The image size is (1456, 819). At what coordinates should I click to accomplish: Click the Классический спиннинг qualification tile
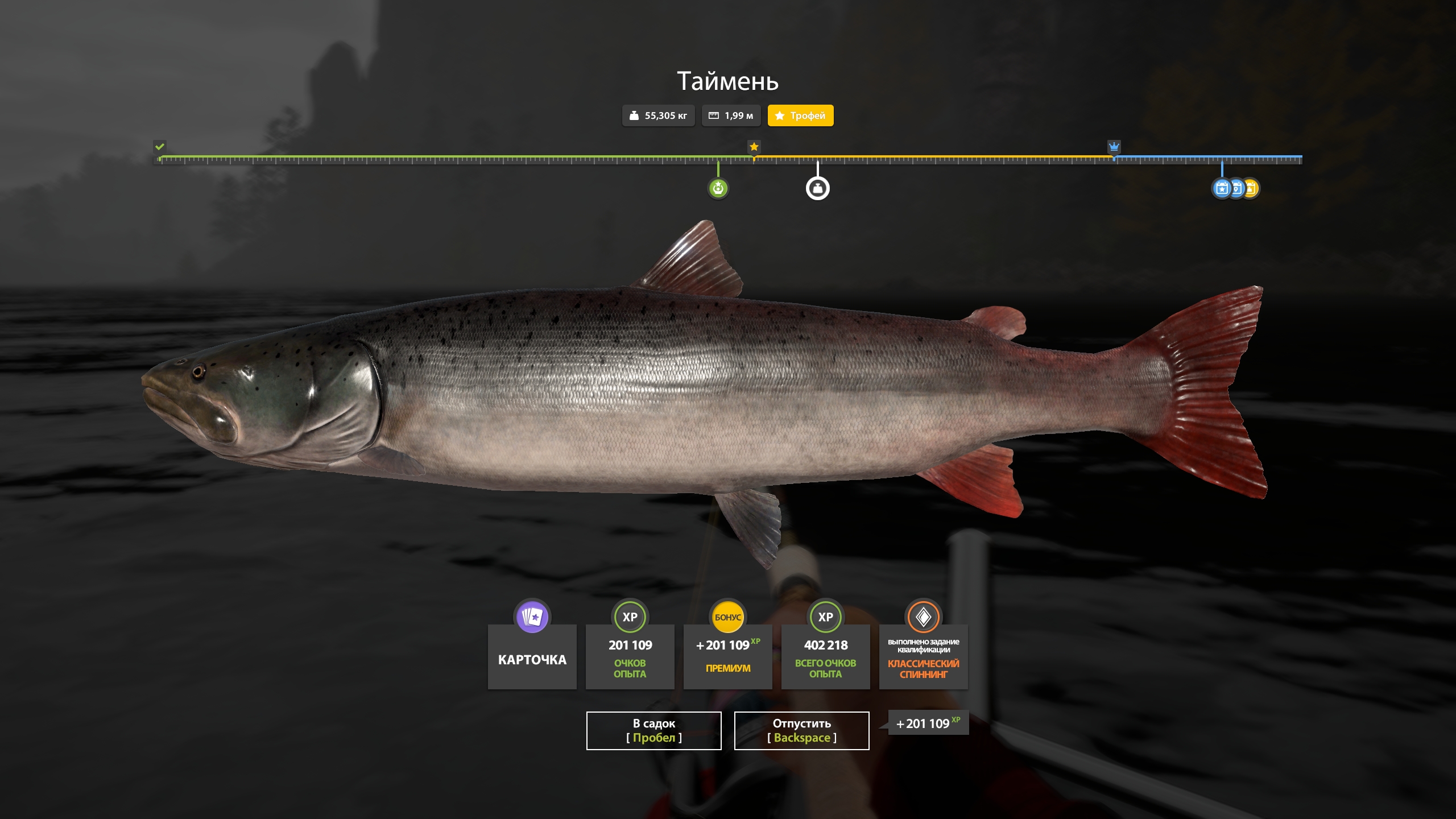pyautogui.click(x=923, y=656)
